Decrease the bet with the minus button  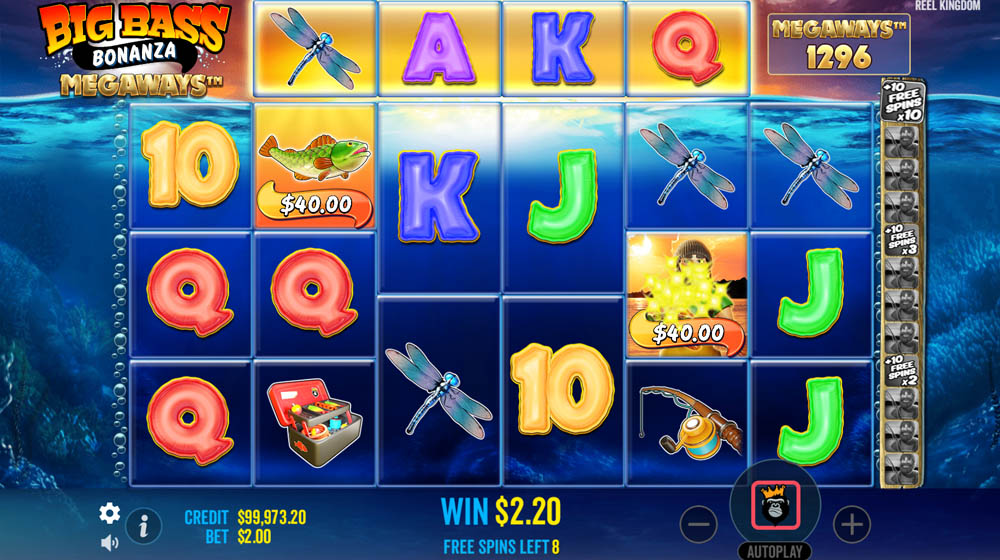(699, 523)
